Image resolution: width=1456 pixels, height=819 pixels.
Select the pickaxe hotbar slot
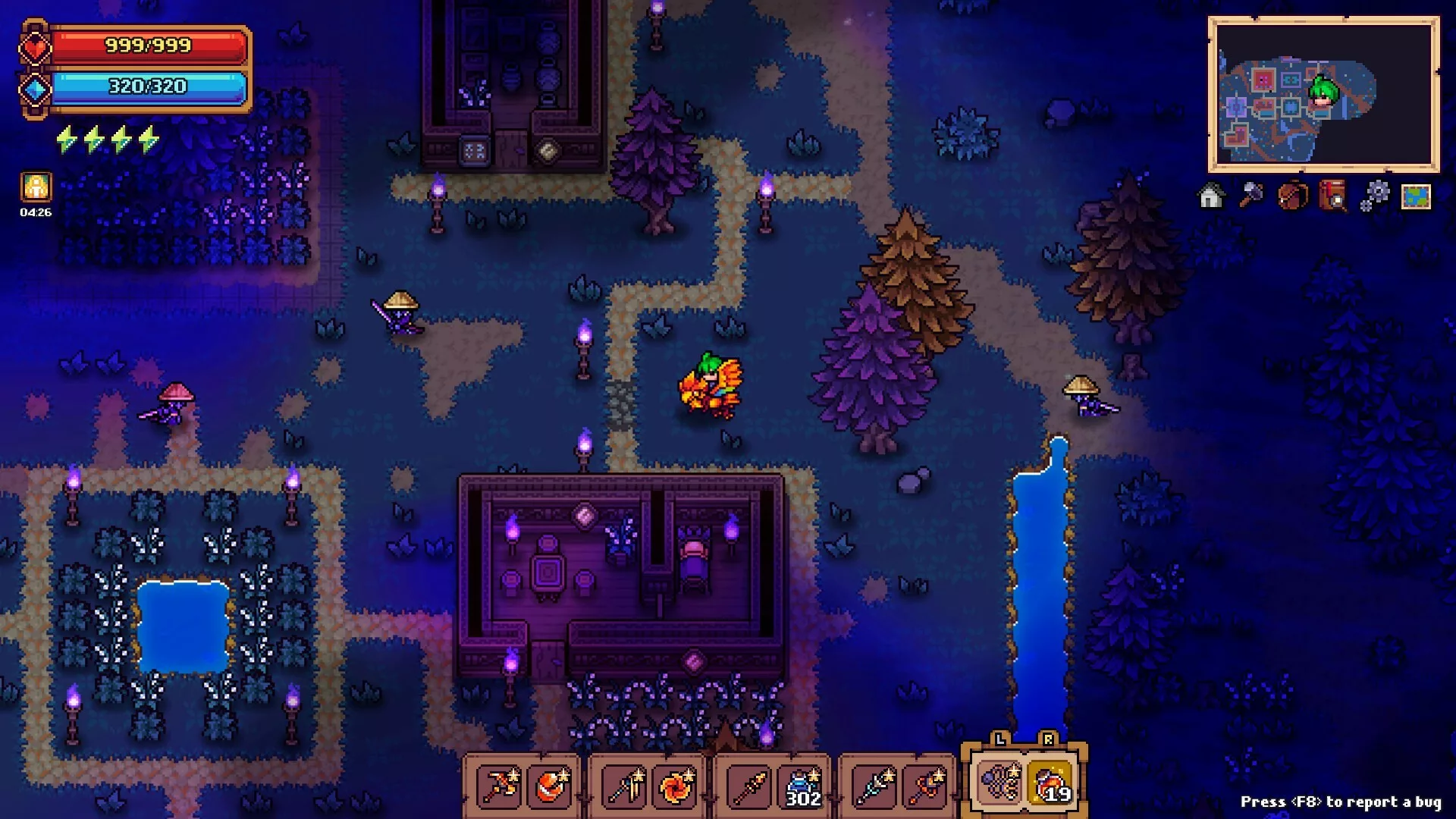coord(500,786)
